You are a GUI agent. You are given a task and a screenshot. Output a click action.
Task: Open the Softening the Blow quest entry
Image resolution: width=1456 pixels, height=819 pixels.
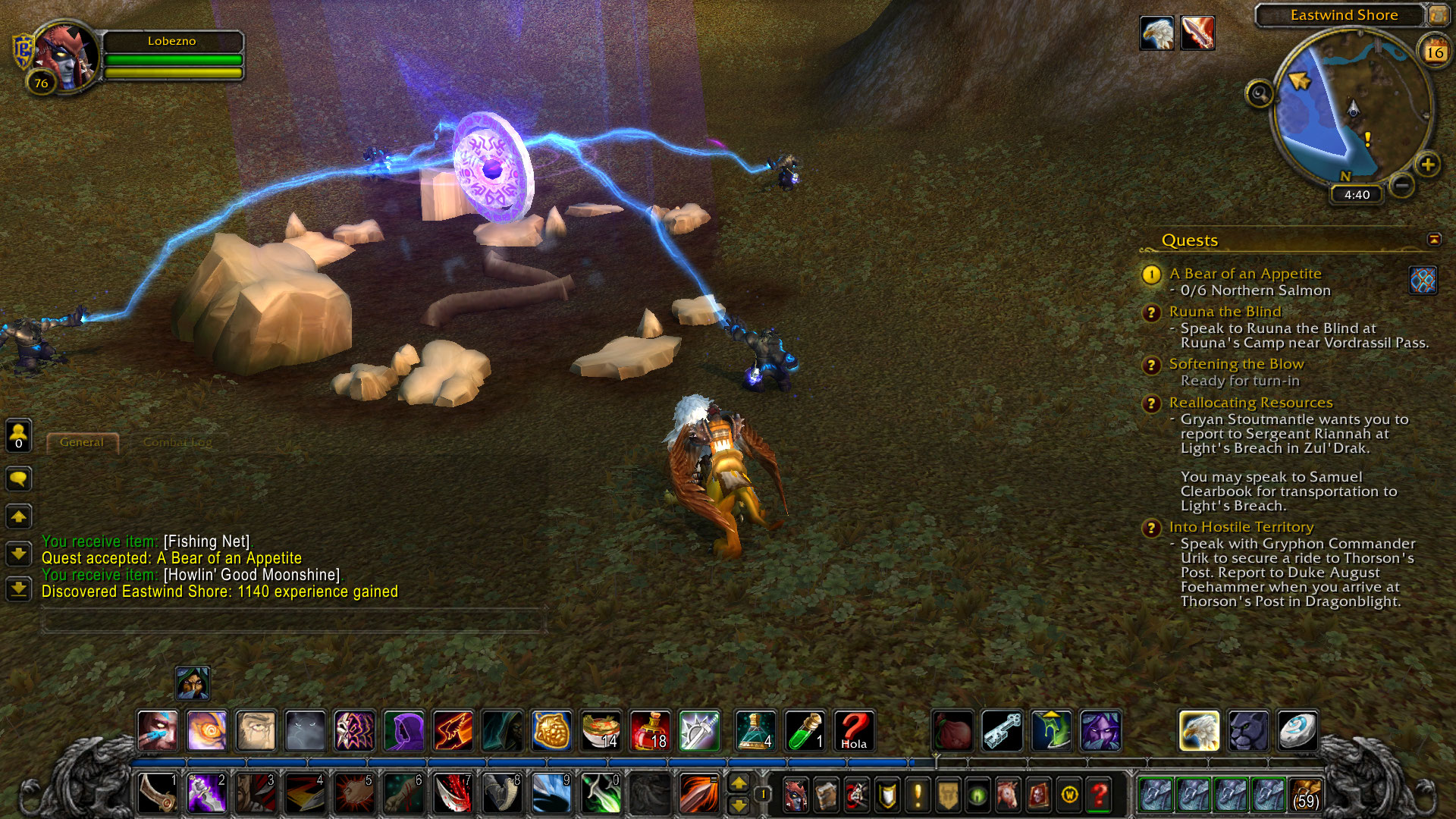click(x=1236, y=364)
